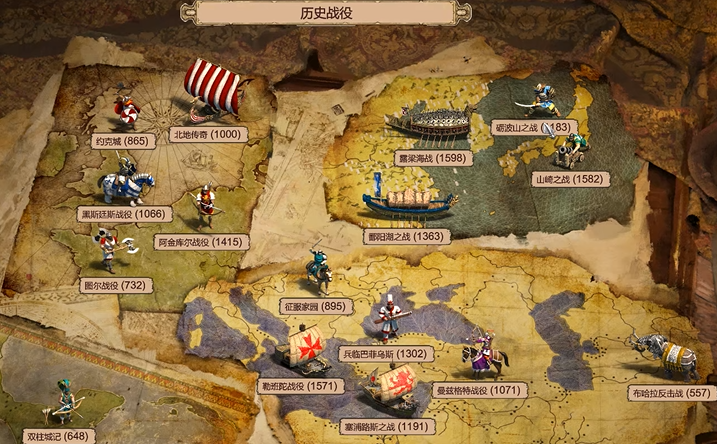717x444 pixels.
Task: Choose the 山崎之战 (1582) battle
Action: pyautogui.click(x=568, y=179)
